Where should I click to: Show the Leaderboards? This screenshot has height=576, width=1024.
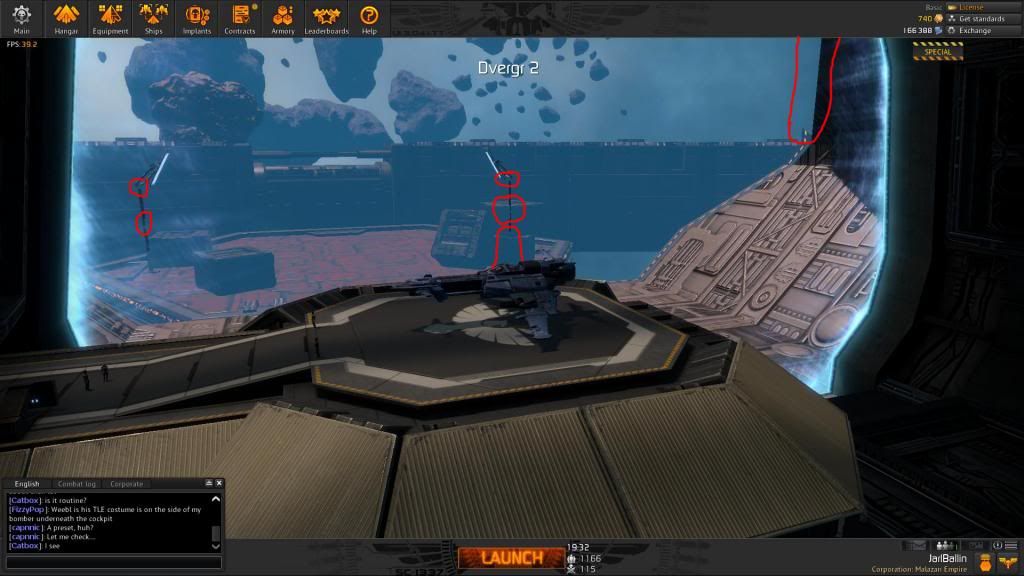326,18
